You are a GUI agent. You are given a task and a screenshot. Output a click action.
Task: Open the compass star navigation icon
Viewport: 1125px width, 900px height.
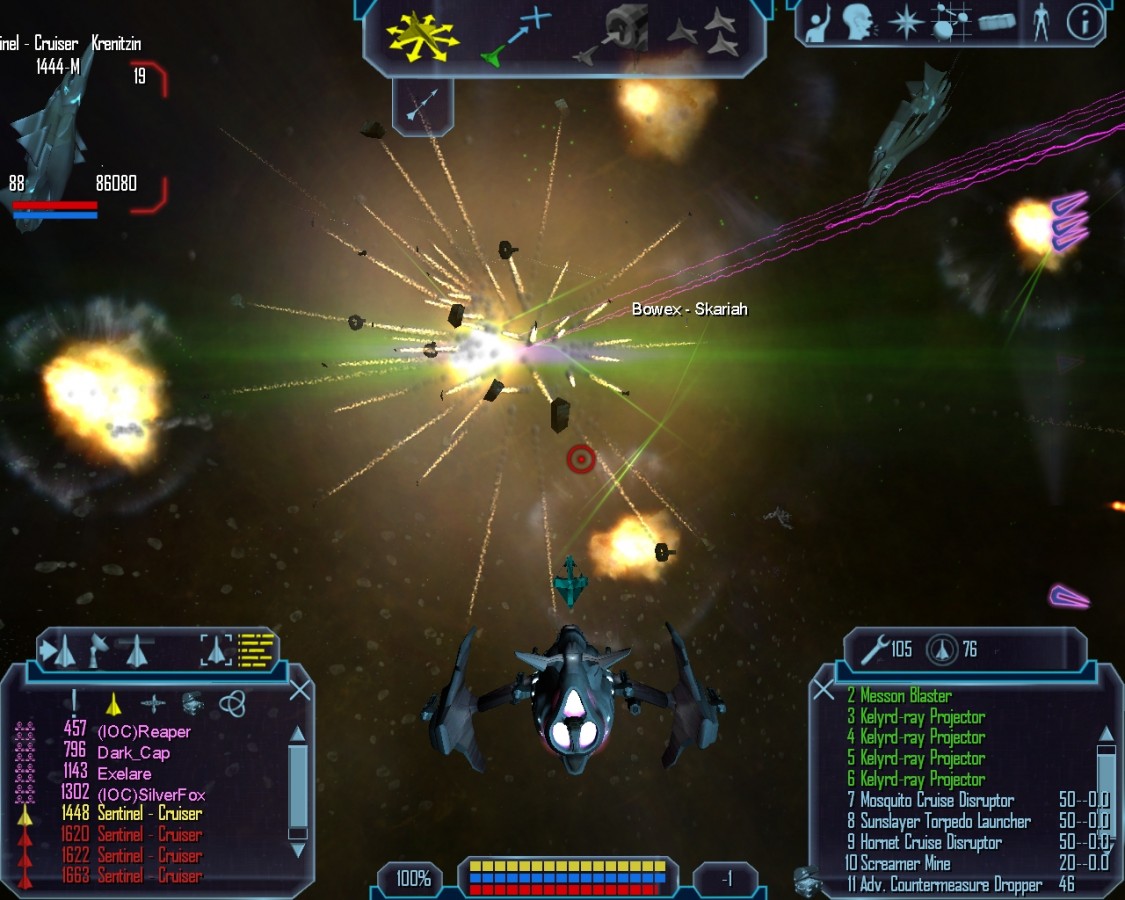click(905, 22)
